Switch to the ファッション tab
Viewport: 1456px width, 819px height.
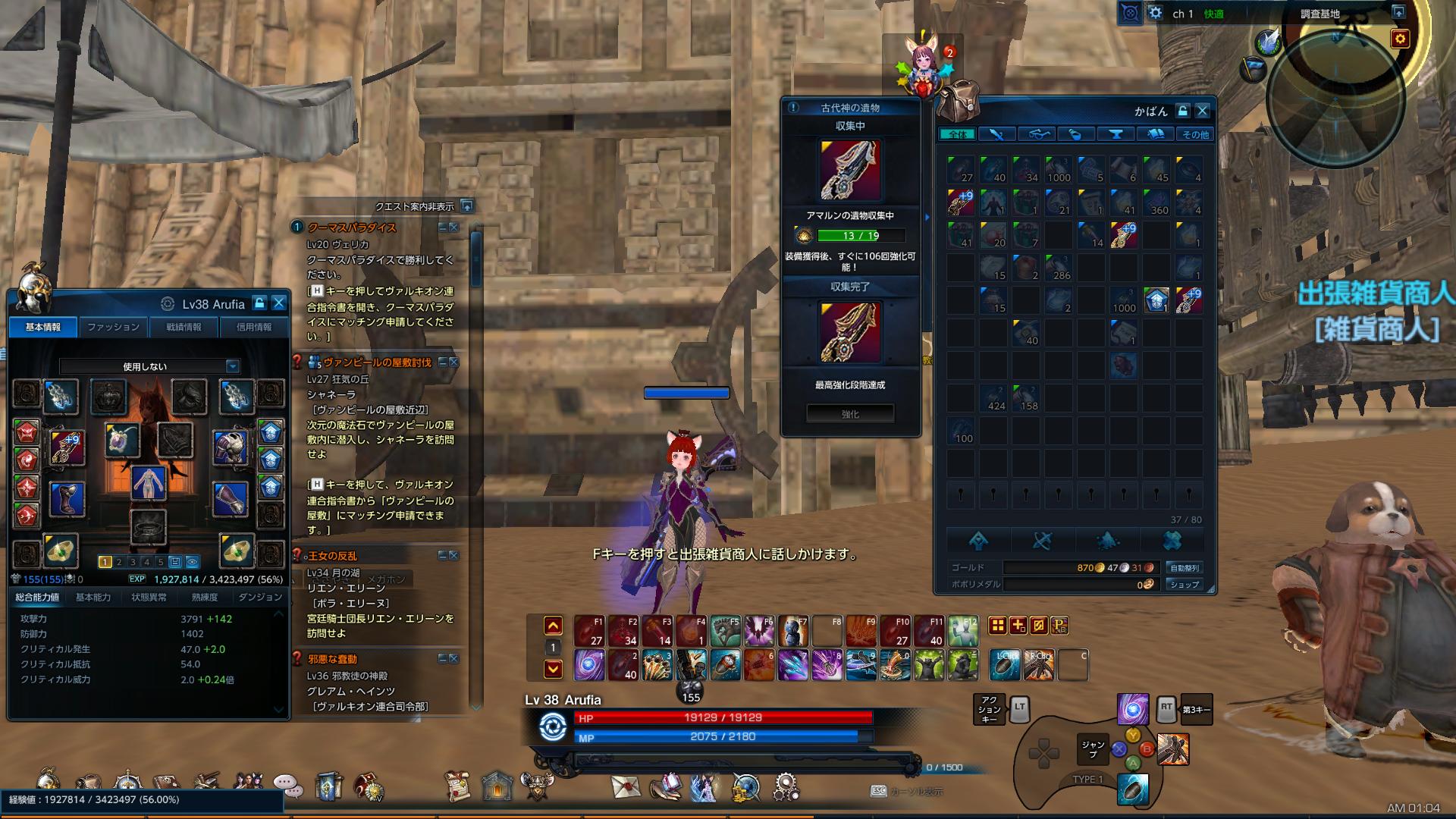pyautogui.click(x=111, y=327)
